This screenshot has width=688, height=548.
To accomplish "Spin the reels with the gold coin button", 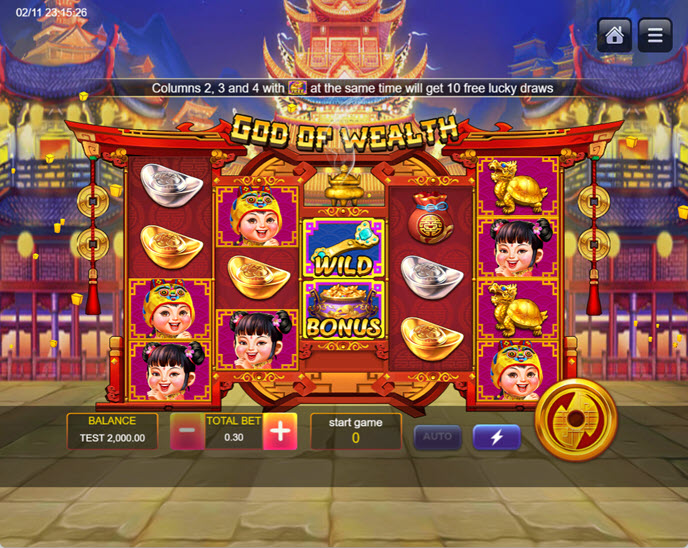I will click(576, 420).
